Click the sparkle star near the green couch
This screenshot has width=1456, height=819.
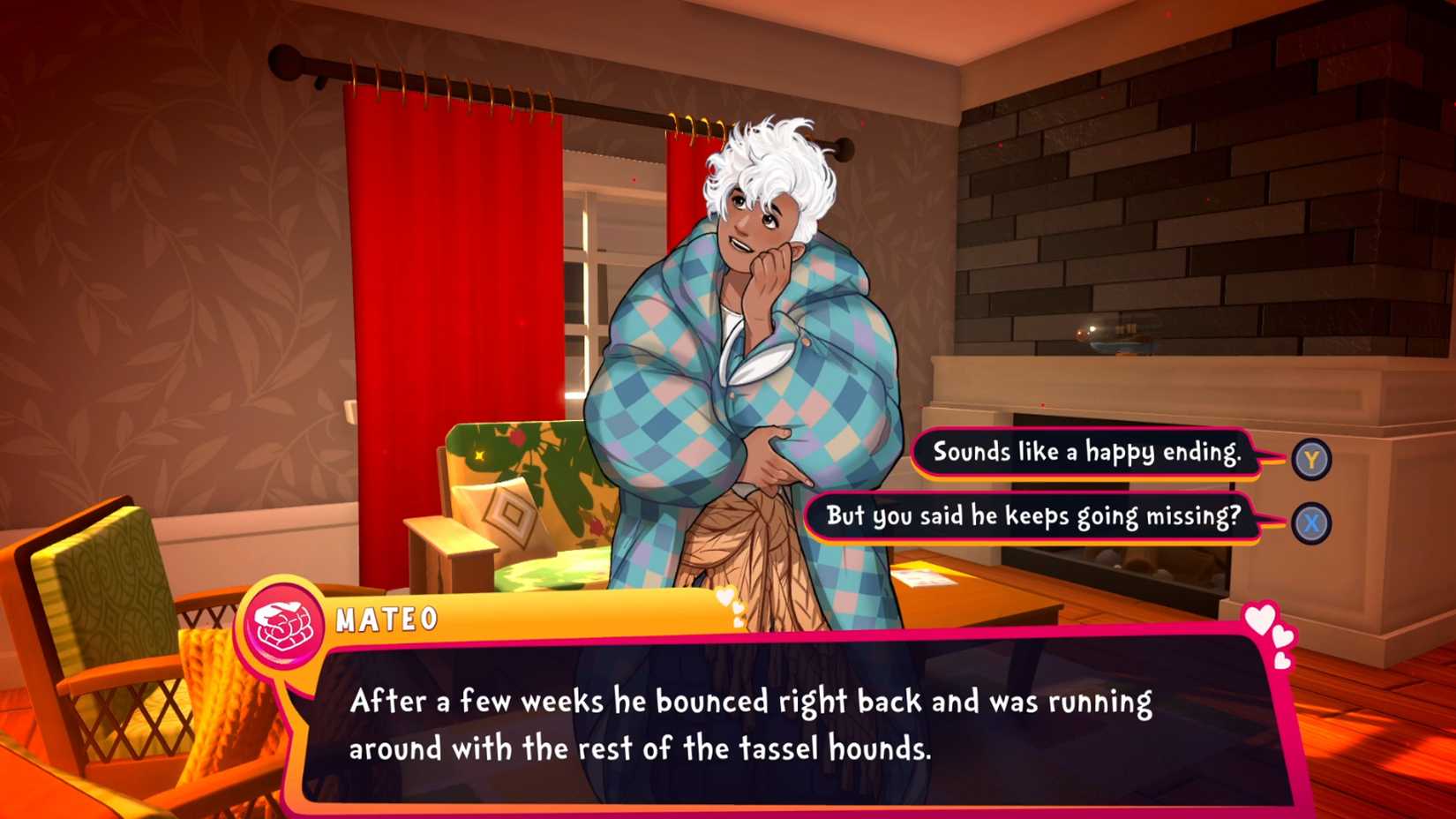coord(477,454)
